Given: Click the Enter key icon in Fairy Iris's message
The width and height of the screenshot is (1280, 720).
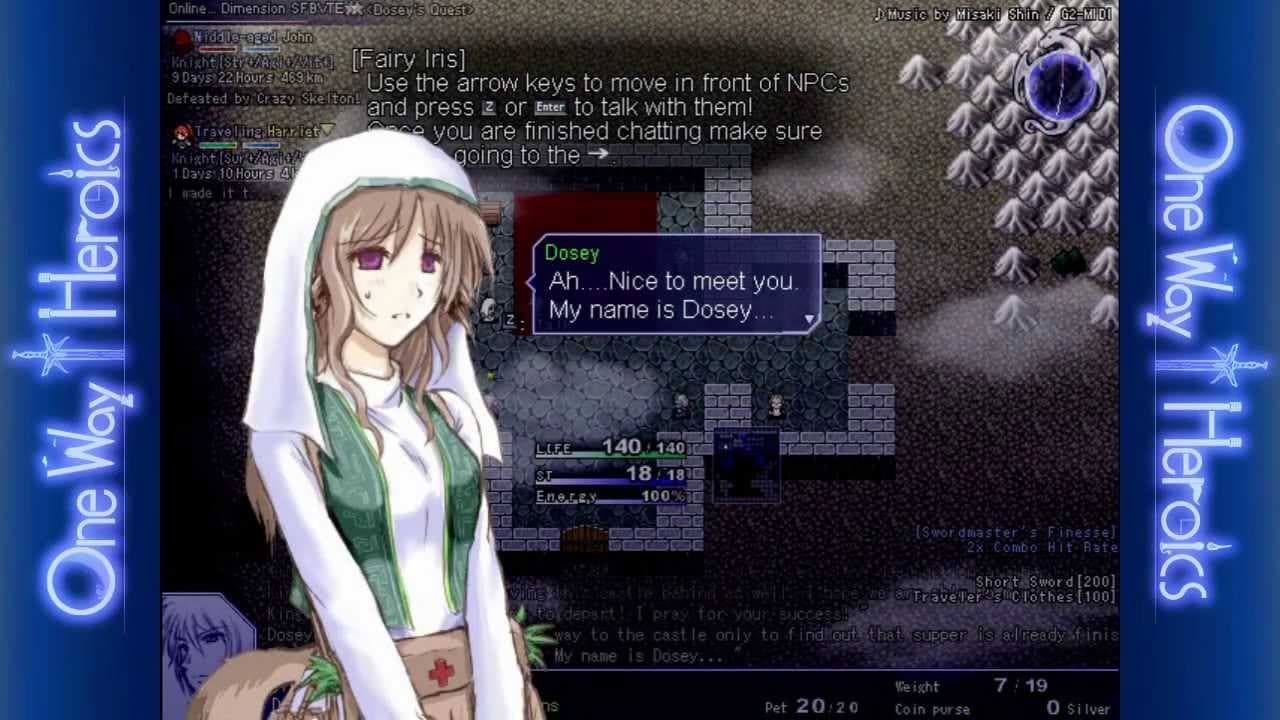Looking at the screenshot, I should (550, 108).
